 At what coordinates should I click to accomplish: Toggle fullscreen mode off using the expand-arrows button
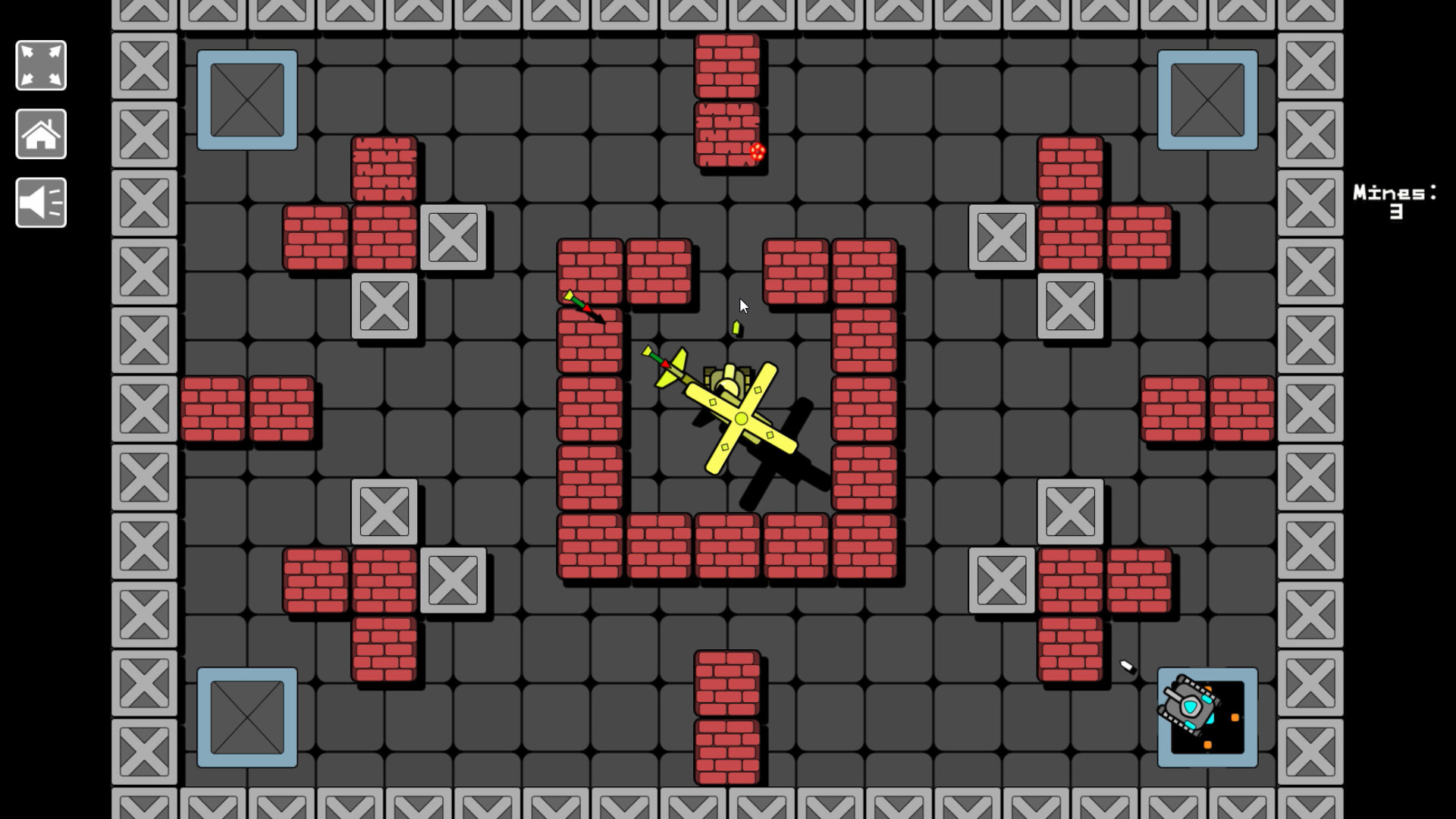(x=40, y=65)
